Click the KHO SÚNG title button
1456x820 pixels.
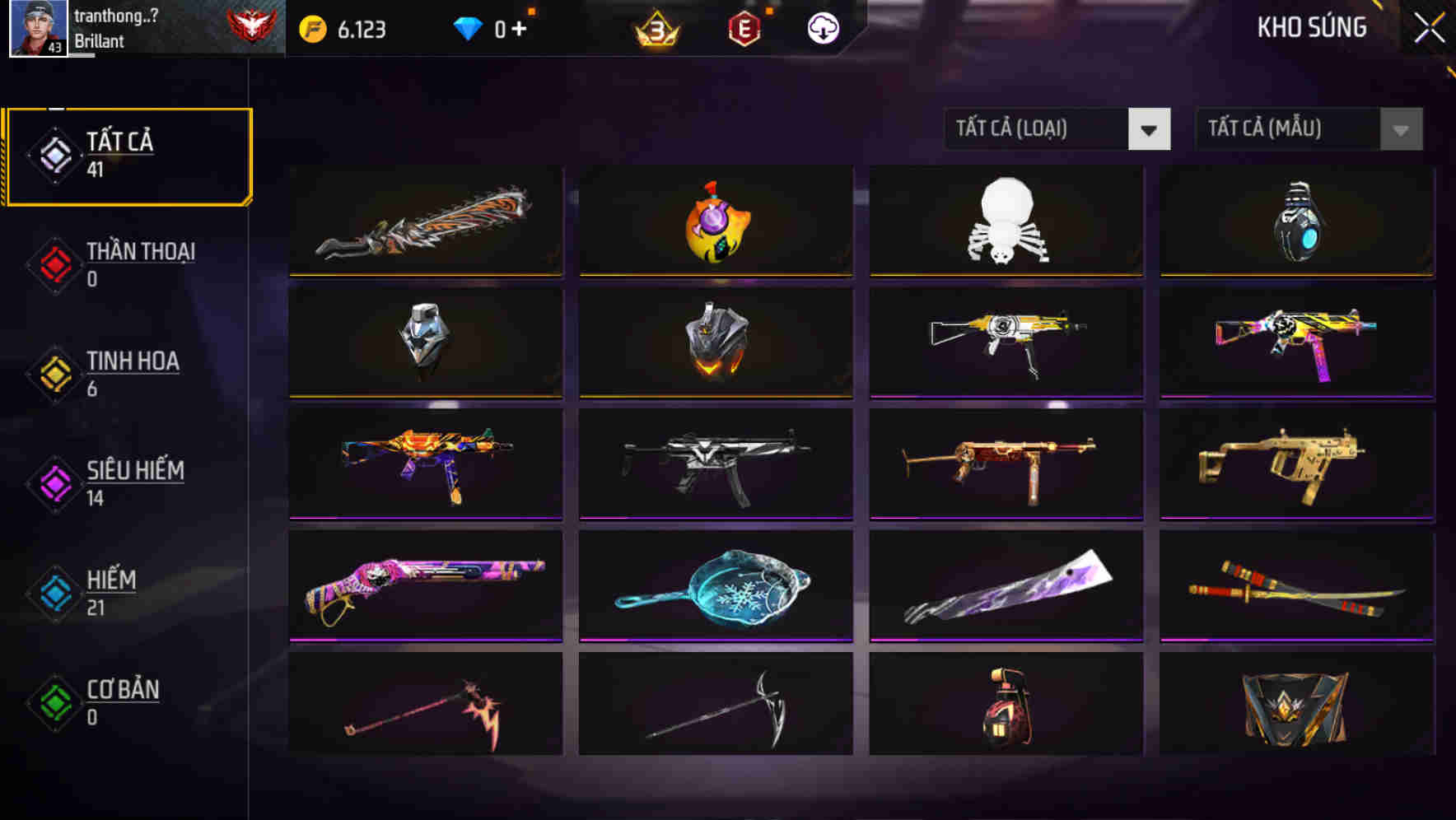[1311, 26]
